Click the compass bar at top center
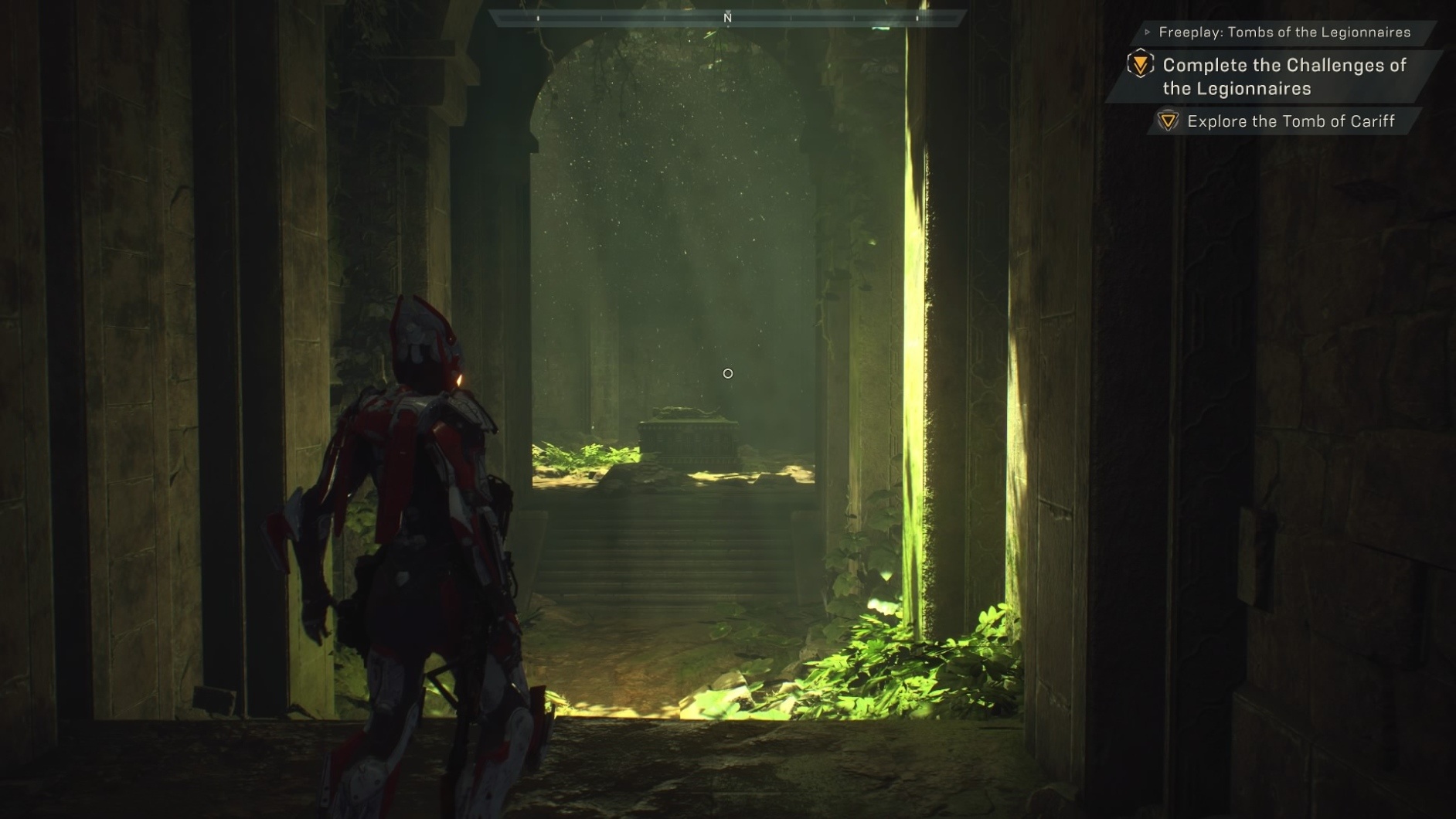1456x819 pixels. [x=727, y=18]
